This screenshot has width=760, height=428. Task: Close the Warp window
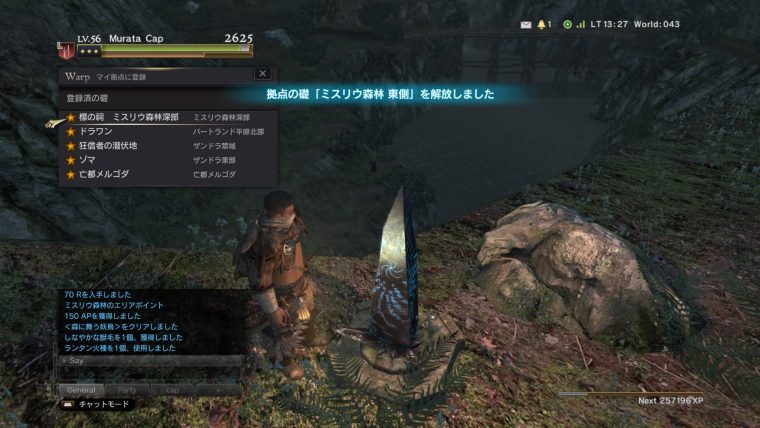pos(262,74)
